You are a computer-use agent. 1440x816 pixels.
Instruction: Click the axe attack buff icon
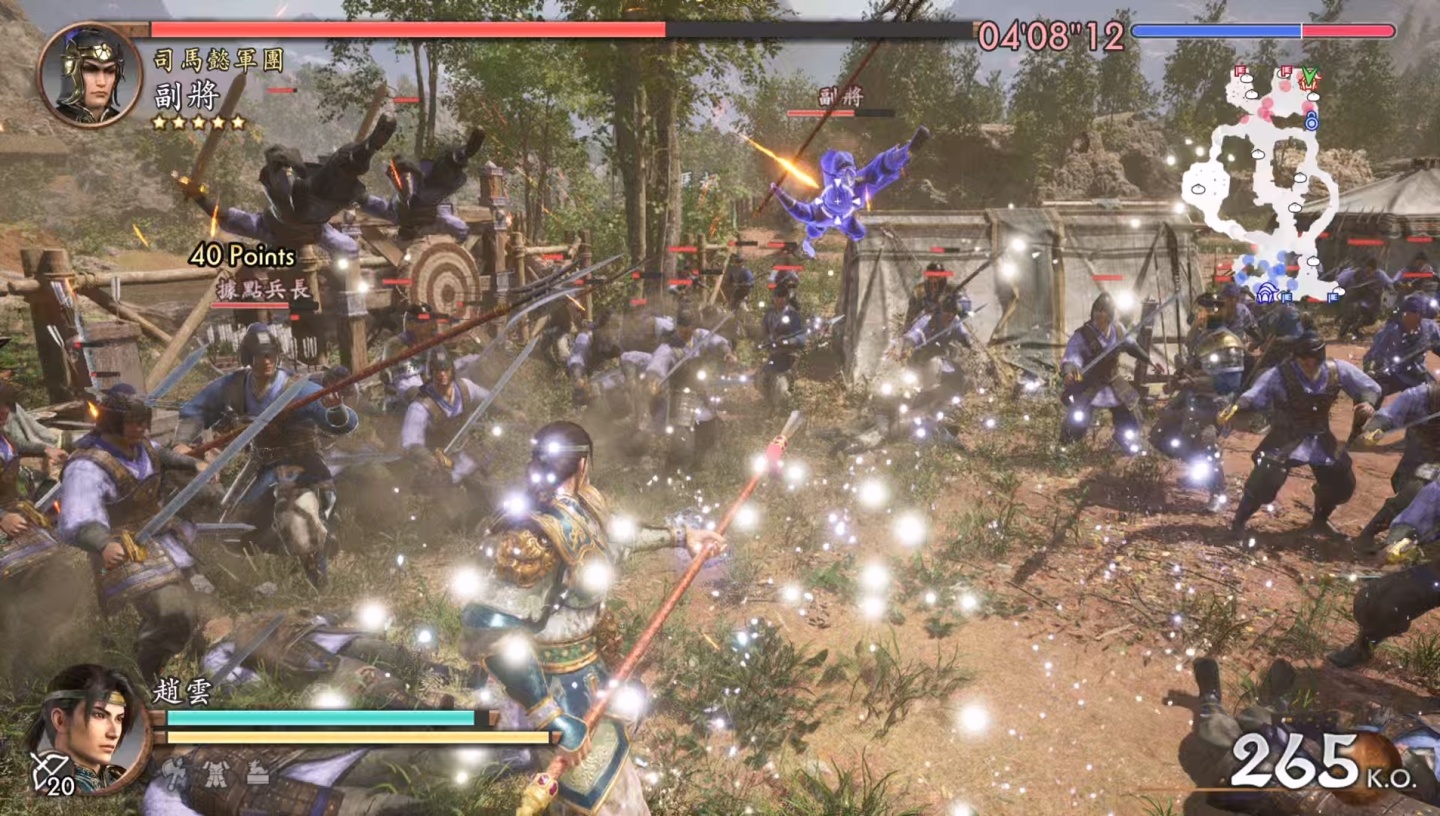point(172,771)
